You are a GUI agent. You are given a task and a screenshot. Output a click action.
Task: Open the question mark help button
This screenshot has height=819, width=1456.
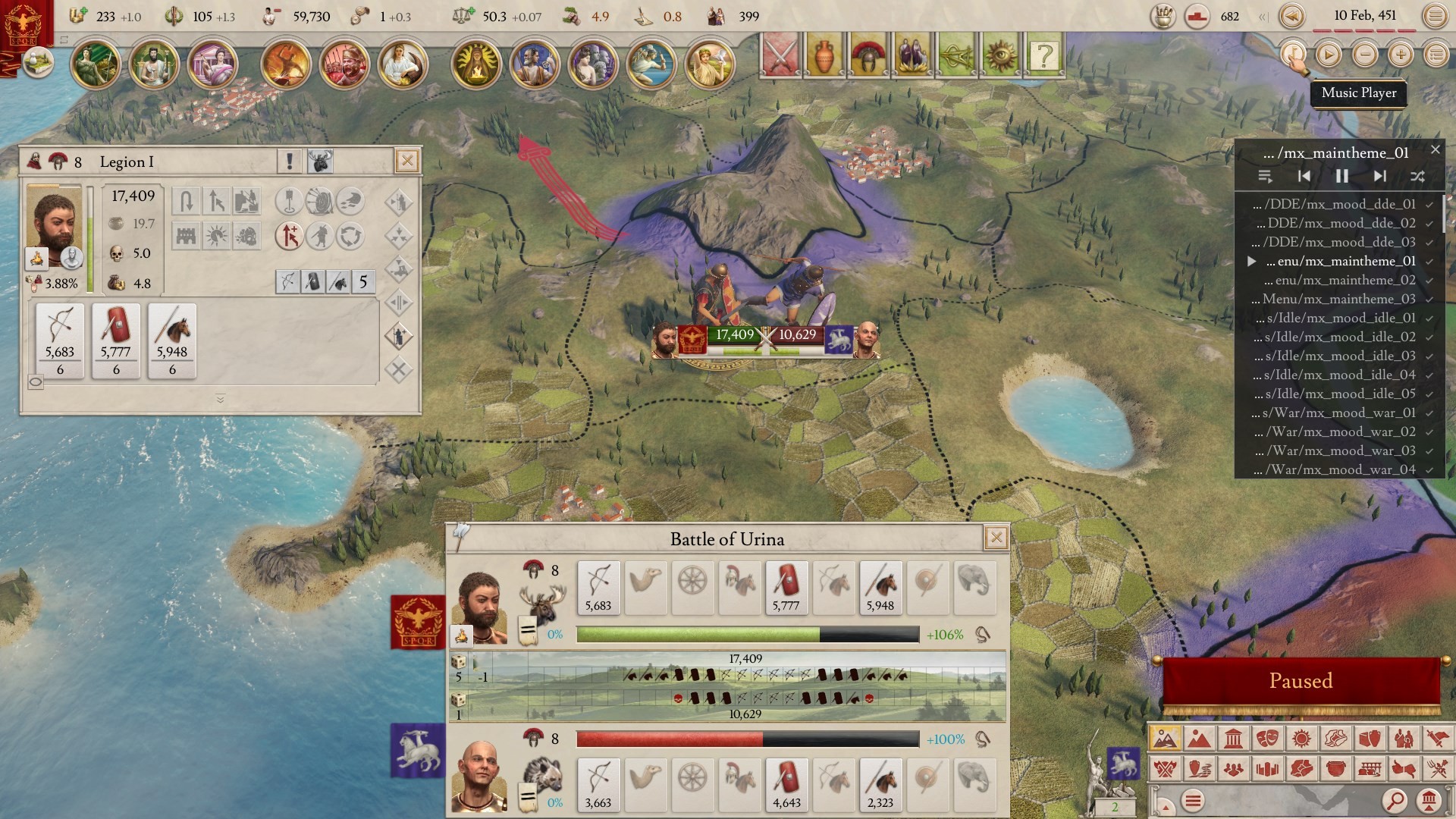(x=1044, y=55)
